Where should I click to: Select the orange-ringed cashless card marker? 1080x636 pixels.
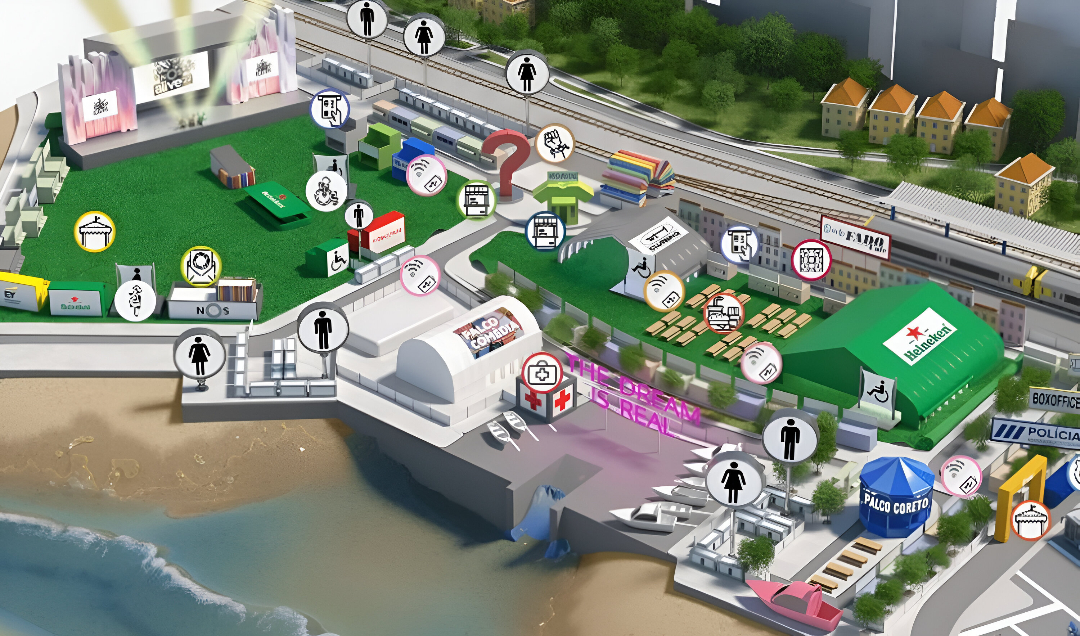[663, 291]
